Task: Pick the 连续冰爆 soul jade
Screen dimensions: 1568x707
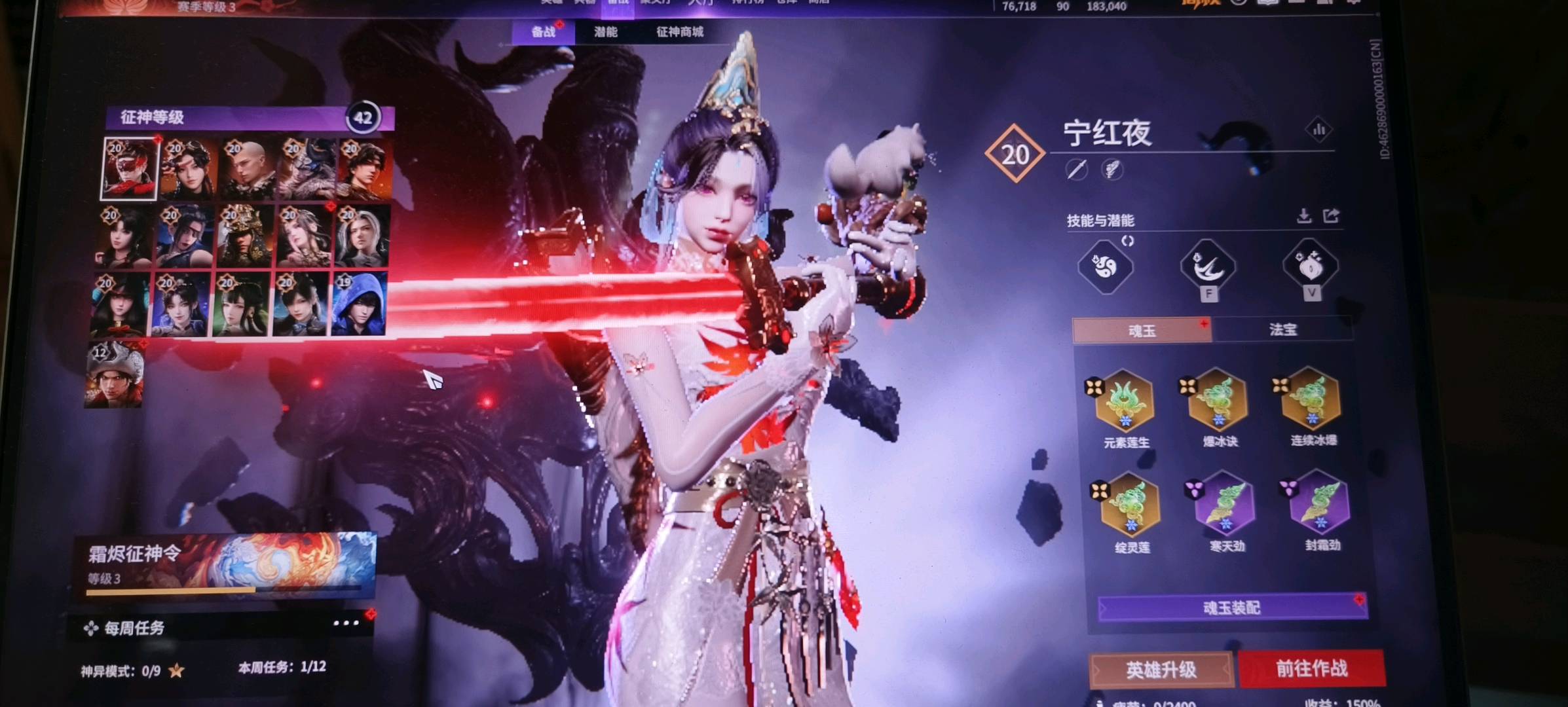Action: [x=1311, y=398]
